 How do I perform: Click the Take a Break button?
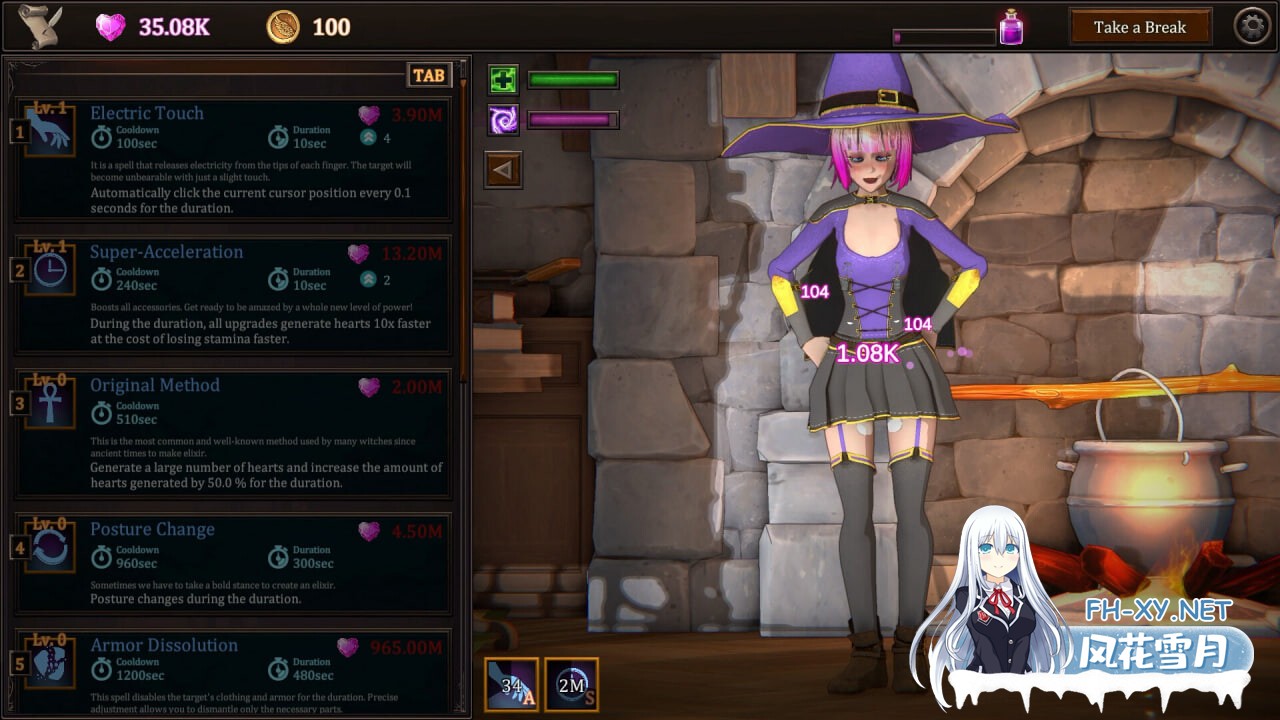coord(1139,27)
